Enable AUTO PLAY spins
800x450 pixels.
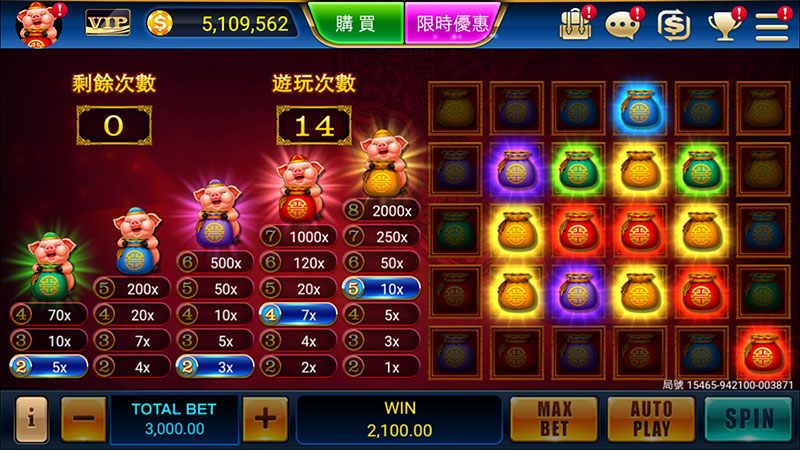(651, 418)
